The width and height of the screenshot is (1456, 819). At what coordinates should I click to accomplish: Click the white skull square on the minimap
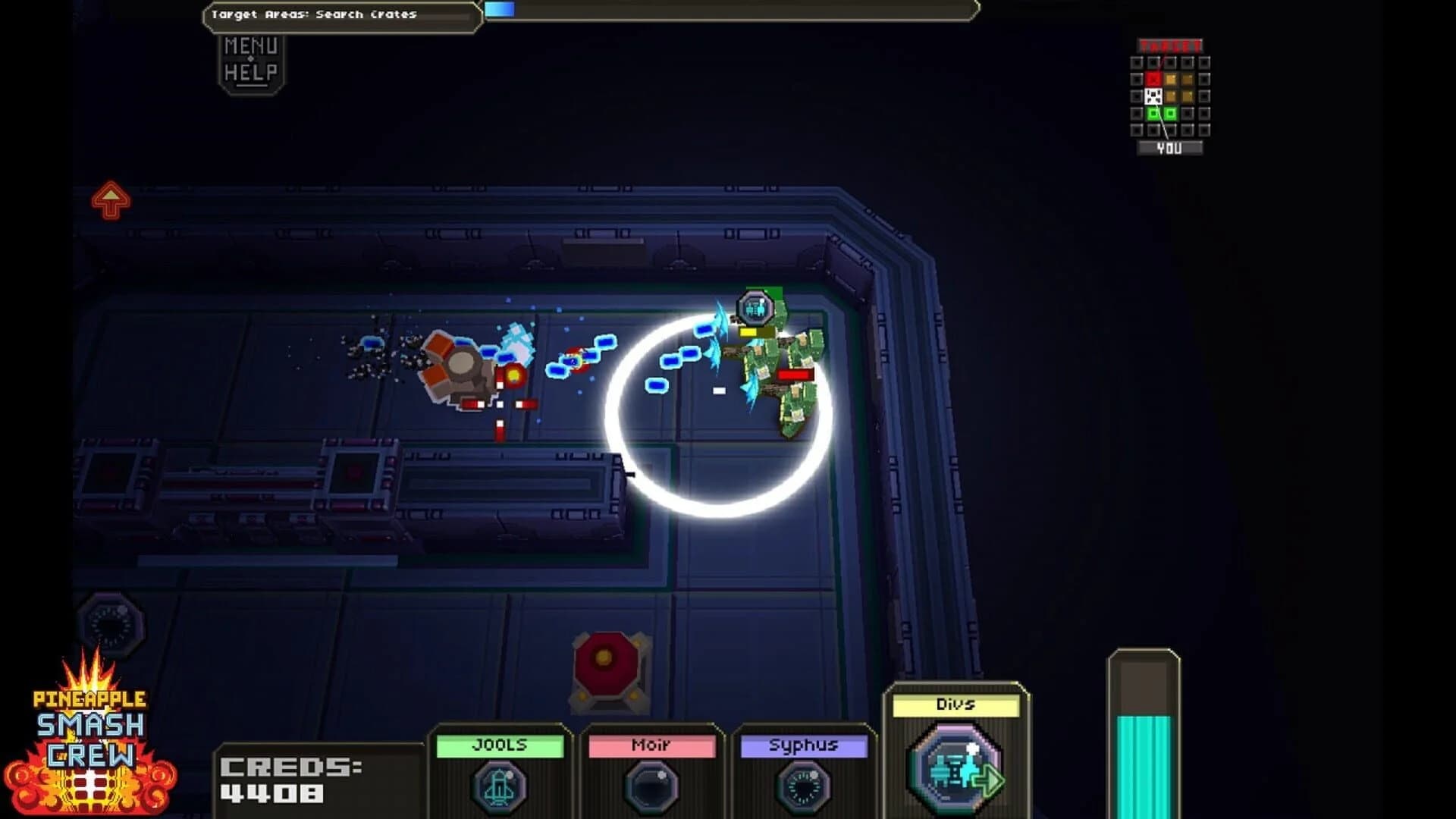point(1154,96)
